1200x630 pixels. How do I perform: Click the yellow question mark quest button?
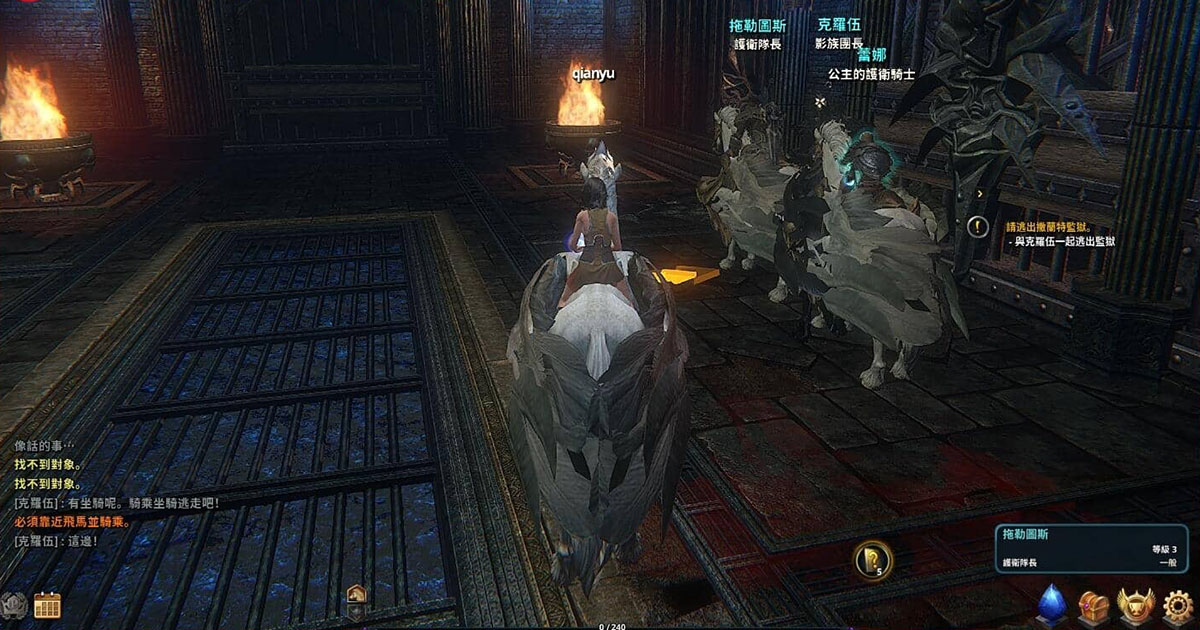872,558
